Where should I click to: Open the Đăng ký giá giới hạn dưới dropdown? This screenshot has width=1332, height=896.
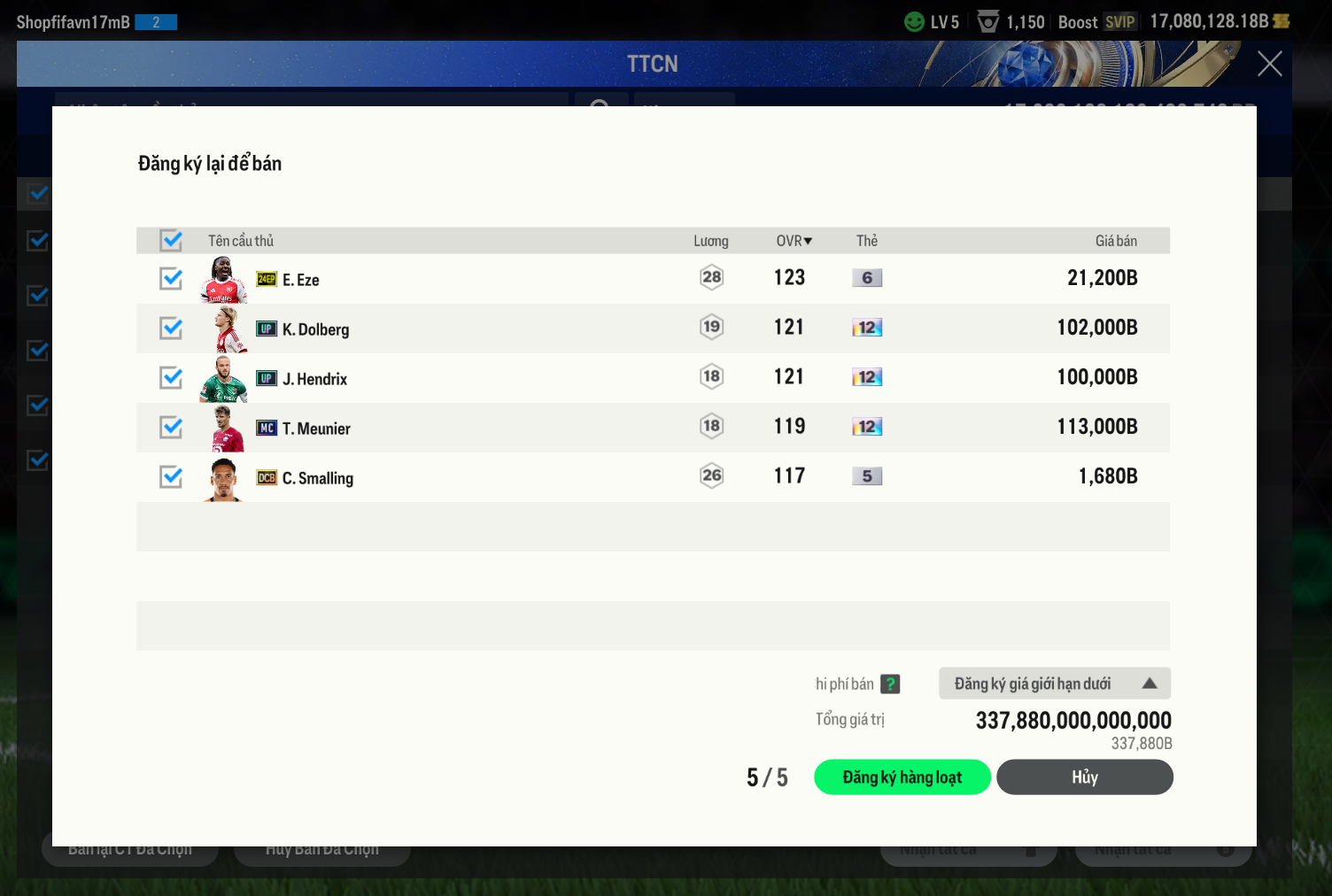pos(1054,684)
